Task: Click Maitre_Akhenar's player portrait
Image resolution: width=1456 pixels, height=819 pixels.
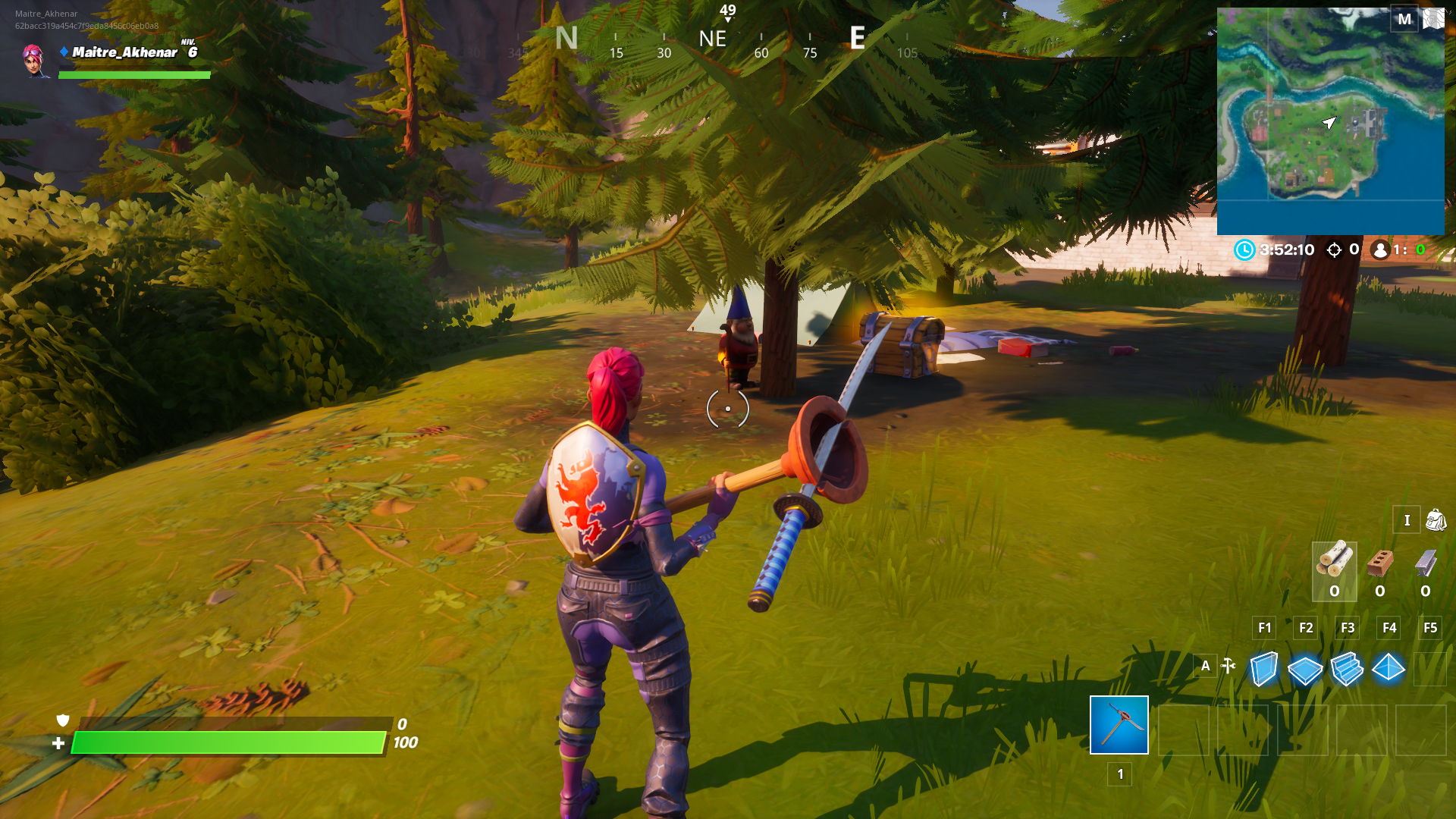Action: [34, 60]
